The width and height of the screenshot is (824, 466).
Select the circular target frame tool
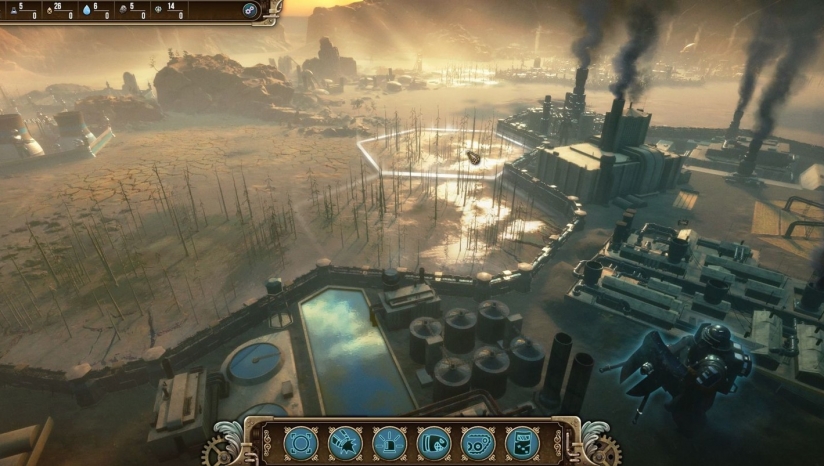click(x=301, y=443)
